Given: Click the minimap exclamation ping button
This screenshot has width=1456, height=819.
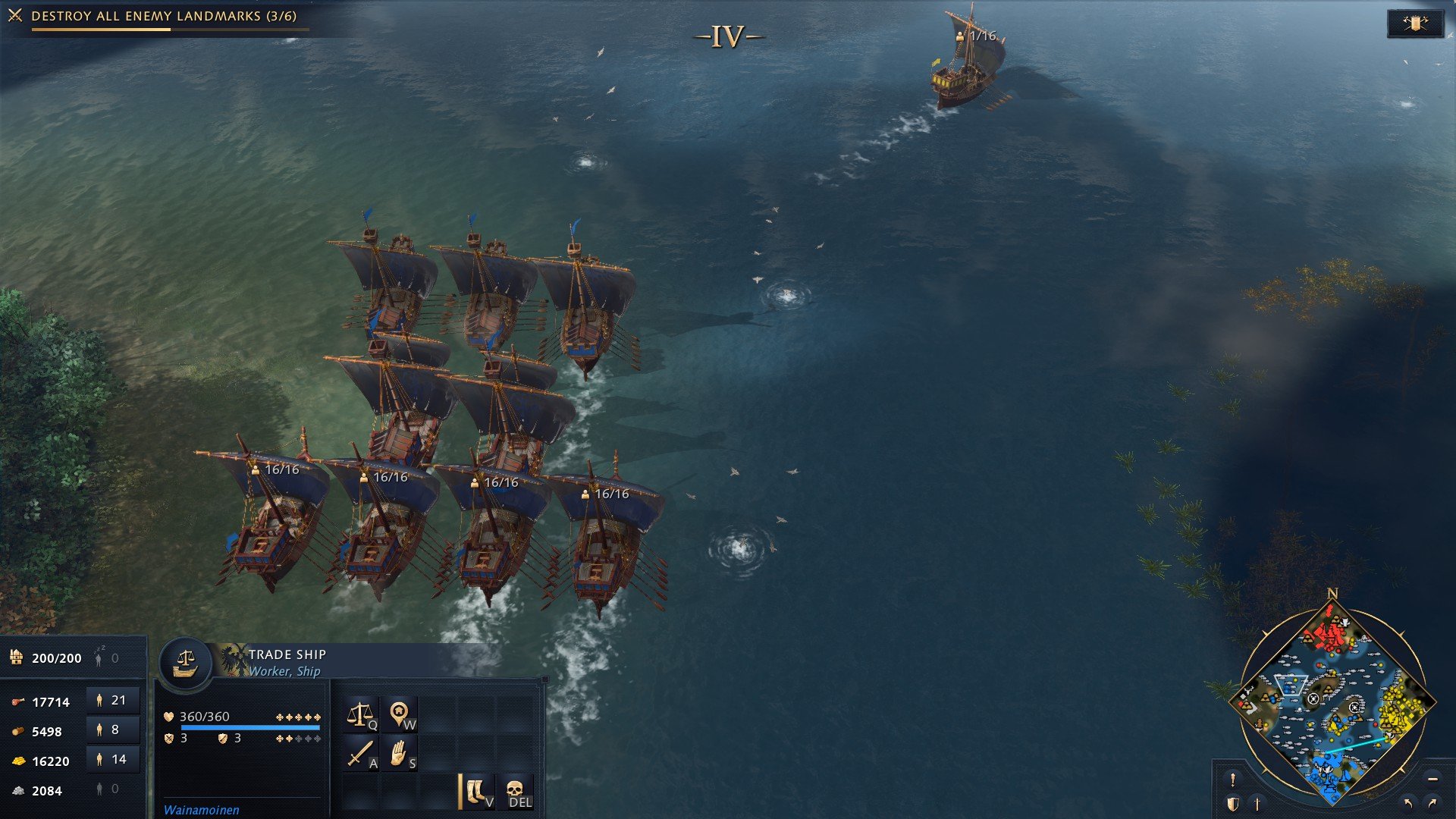Looking at the screenshot, I should (1233, 780).
